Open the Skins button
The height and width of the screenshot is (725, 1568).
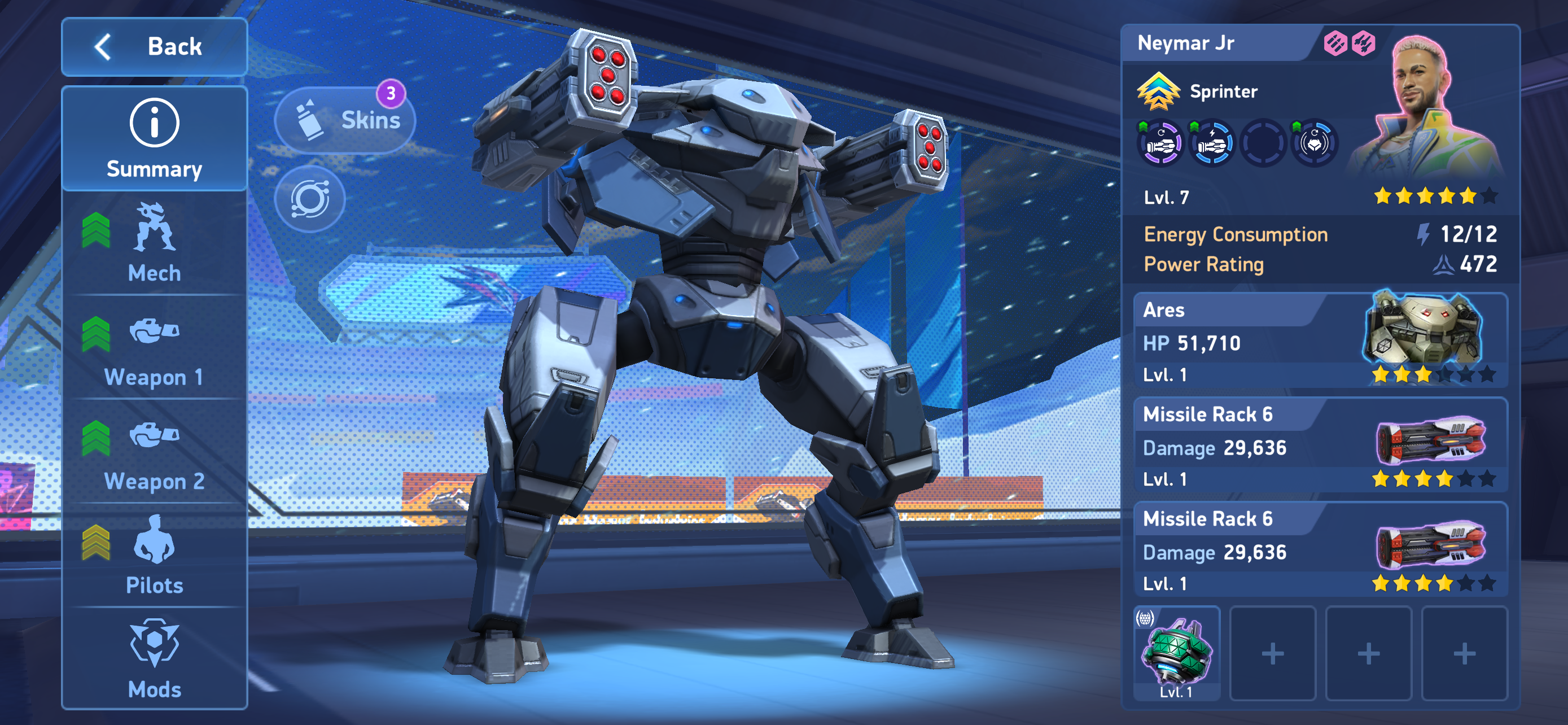pos(345,120)
